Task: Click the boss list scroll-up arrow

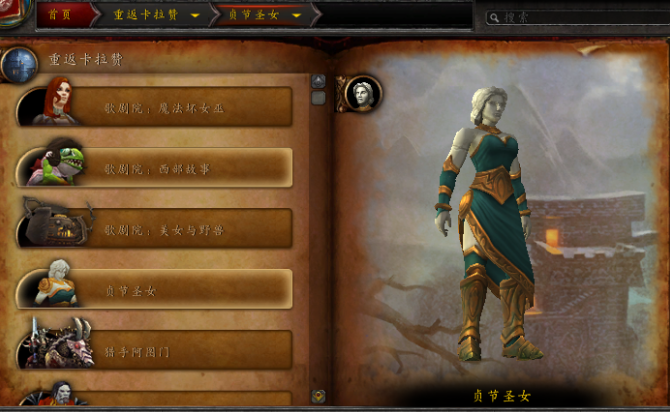Action: tap(319, 81)
